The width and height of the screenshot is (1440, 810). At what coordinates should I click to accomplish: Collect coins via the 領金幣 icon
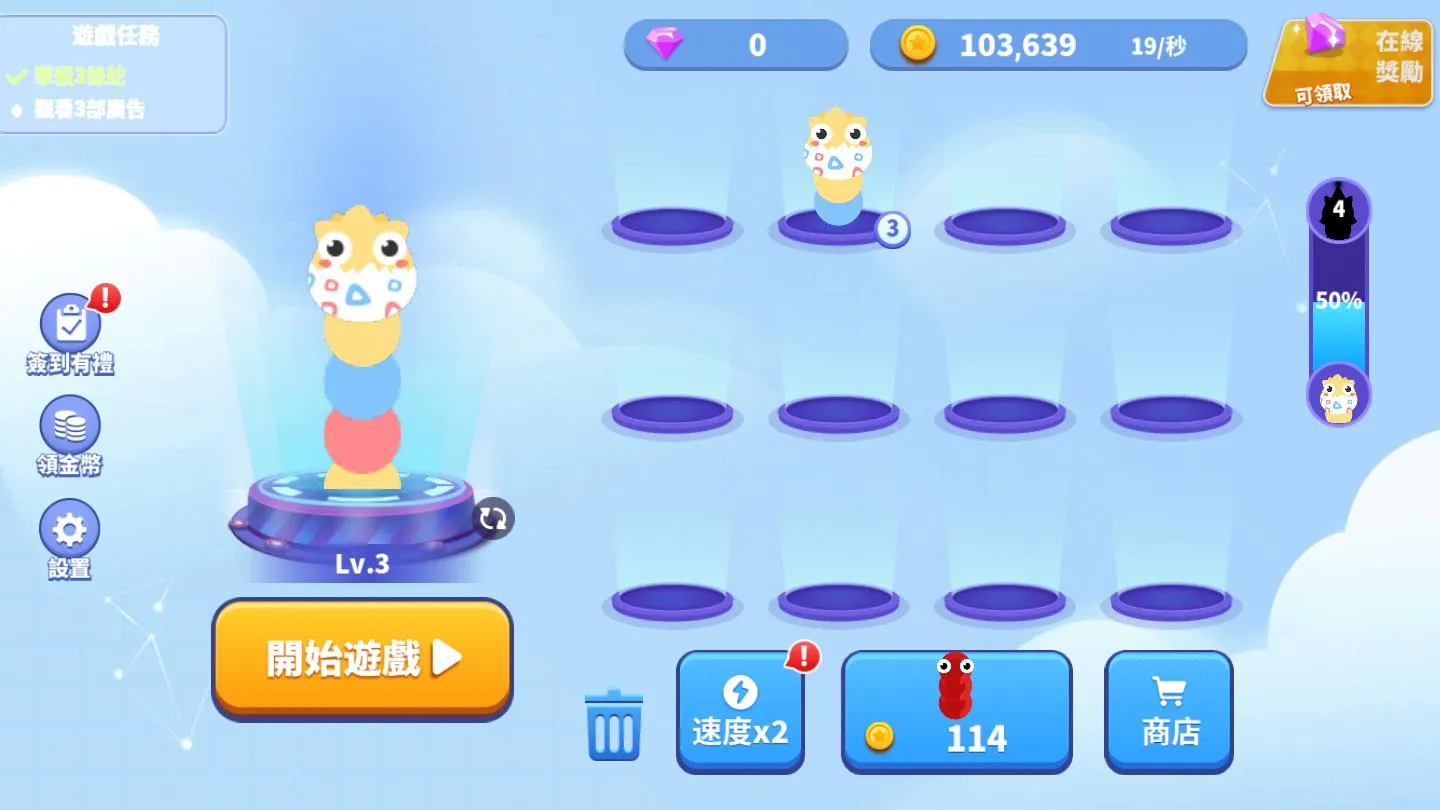(x=68, y=432)
